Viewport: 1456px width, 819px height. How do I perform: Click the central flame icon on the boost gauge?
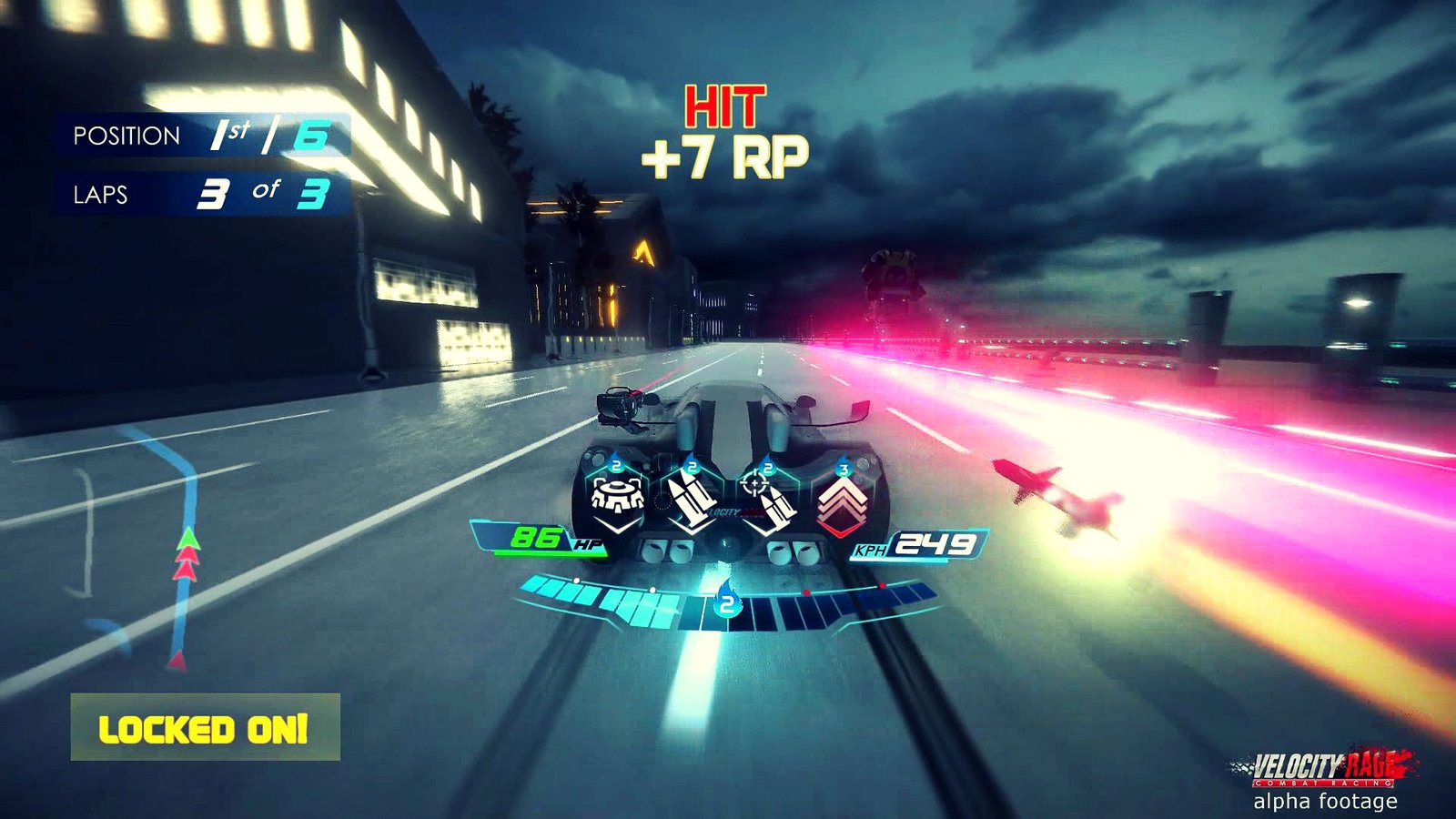tap(726, 602)
